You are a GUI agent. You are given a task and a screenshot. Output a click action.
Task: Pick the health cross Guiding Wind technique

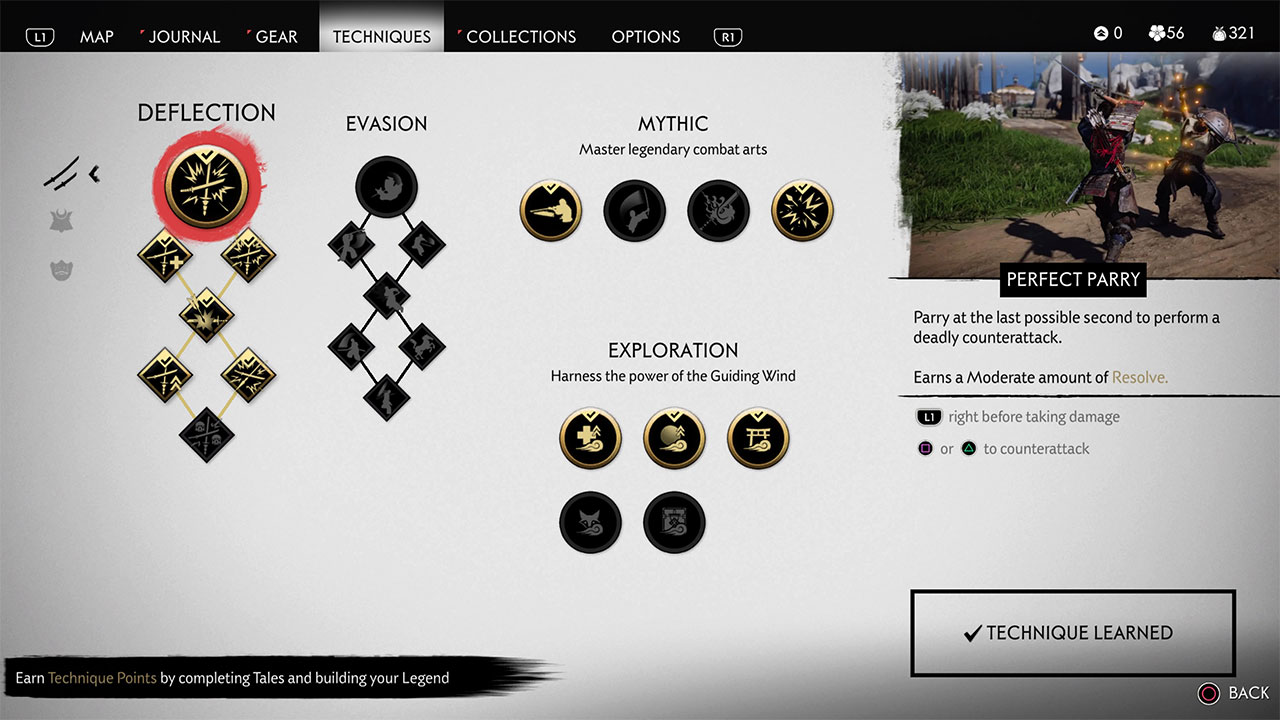click(x=590, y=438)
